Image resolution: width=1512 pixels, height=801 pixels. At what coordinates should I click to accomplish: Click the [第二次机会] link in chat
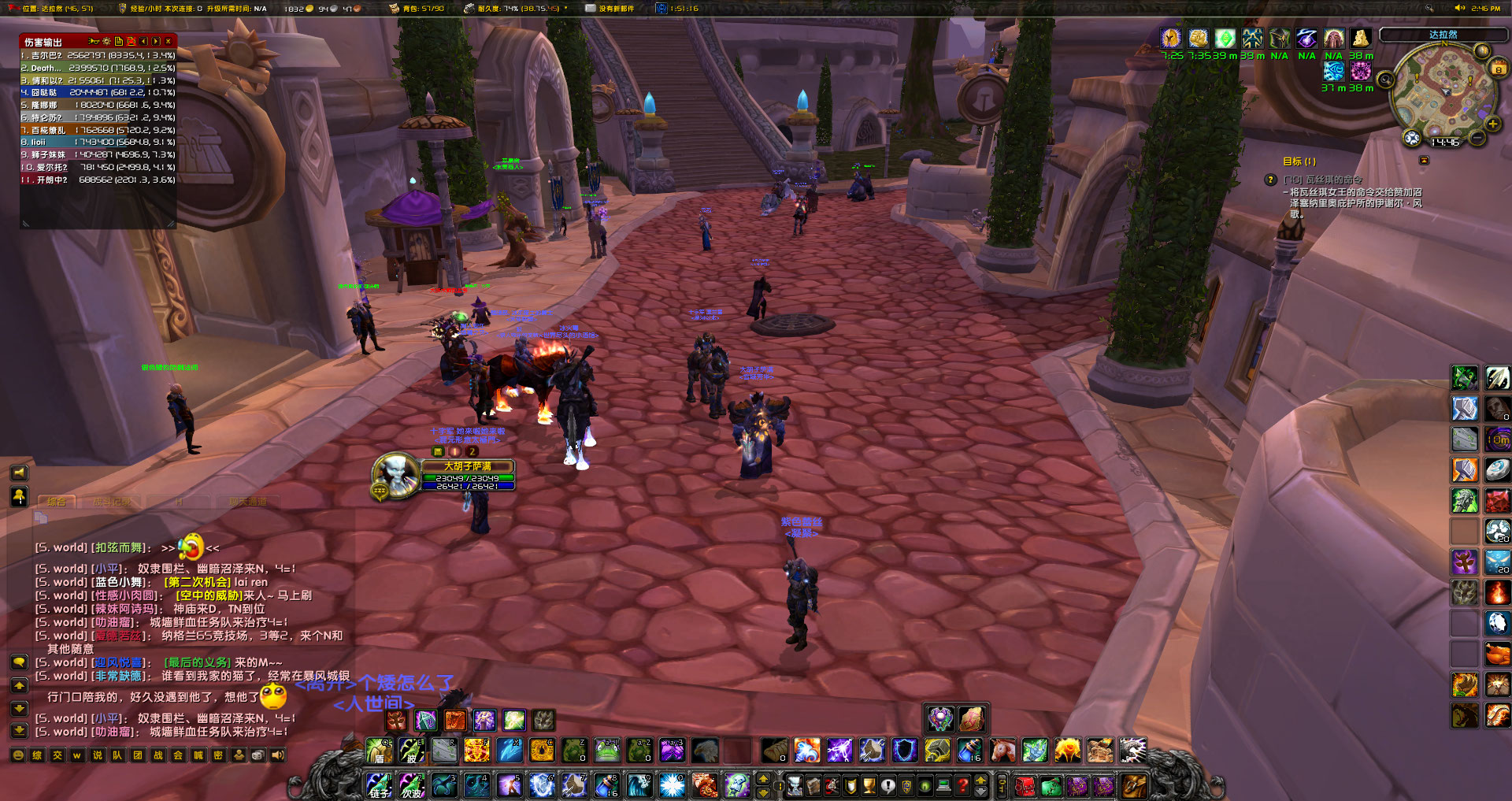click(197, 582)
